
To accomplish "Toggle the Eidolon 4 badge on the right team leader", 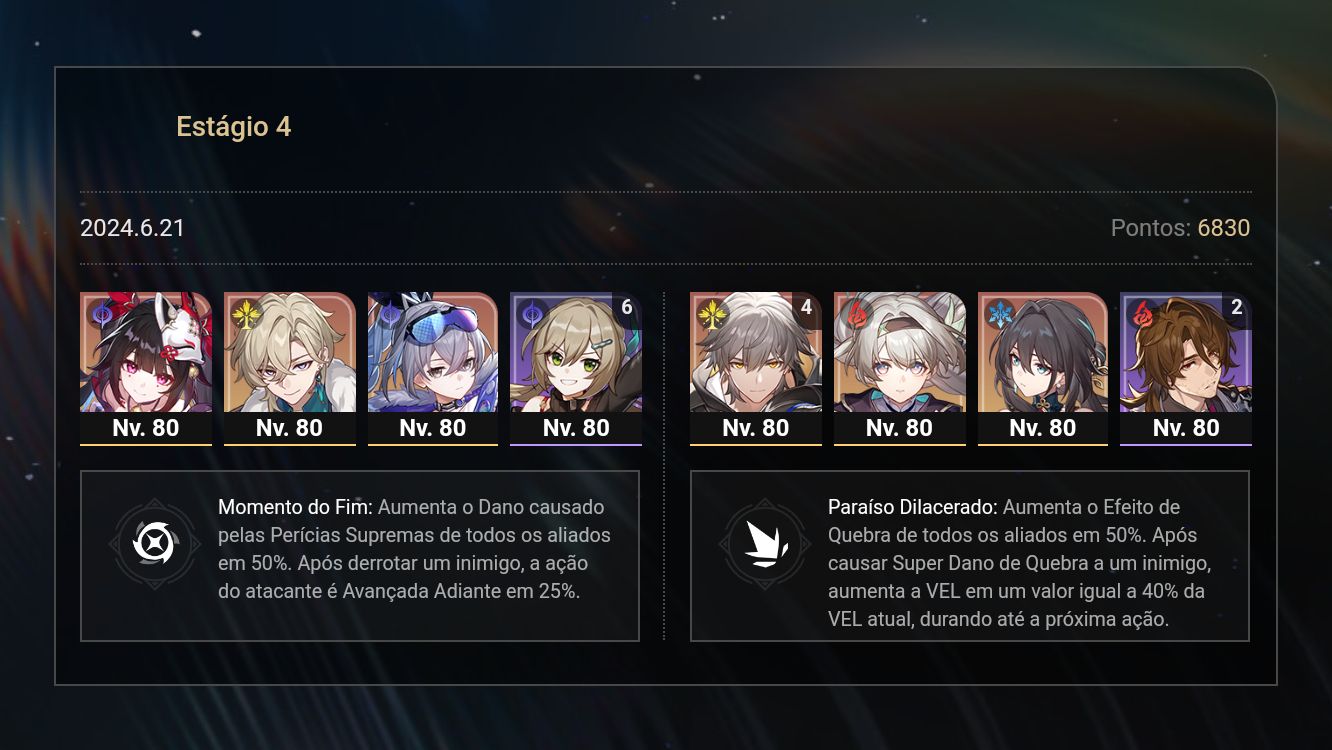I will [807, 307].
